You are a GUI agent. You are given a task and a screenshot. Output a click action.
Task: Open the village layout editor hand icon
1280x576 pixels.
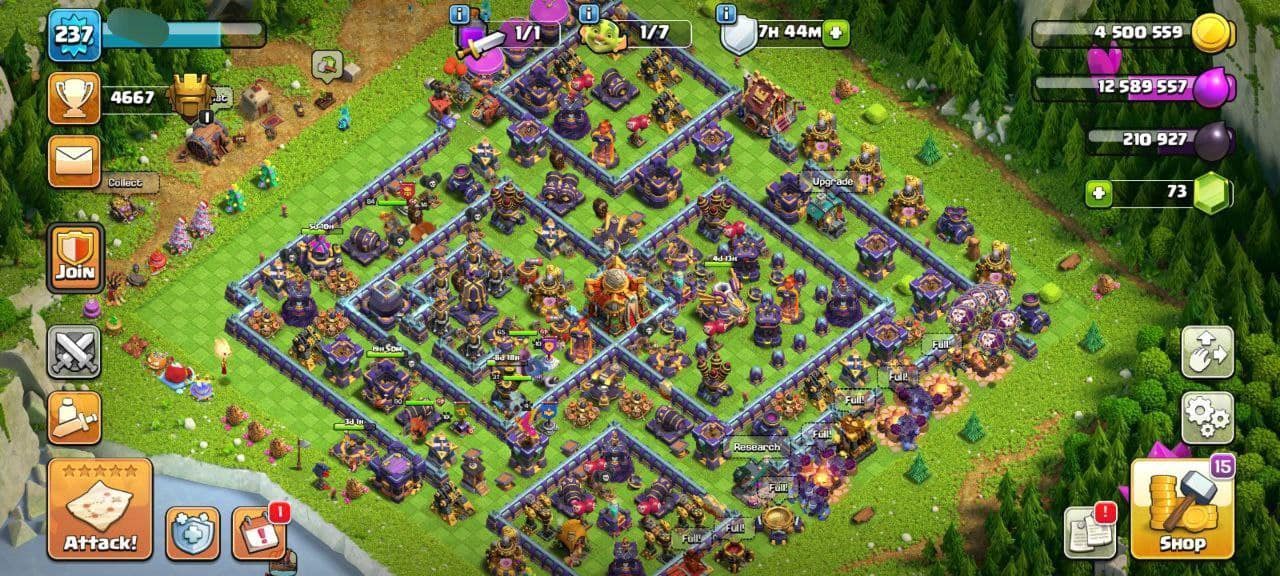tap(1207, 351)
